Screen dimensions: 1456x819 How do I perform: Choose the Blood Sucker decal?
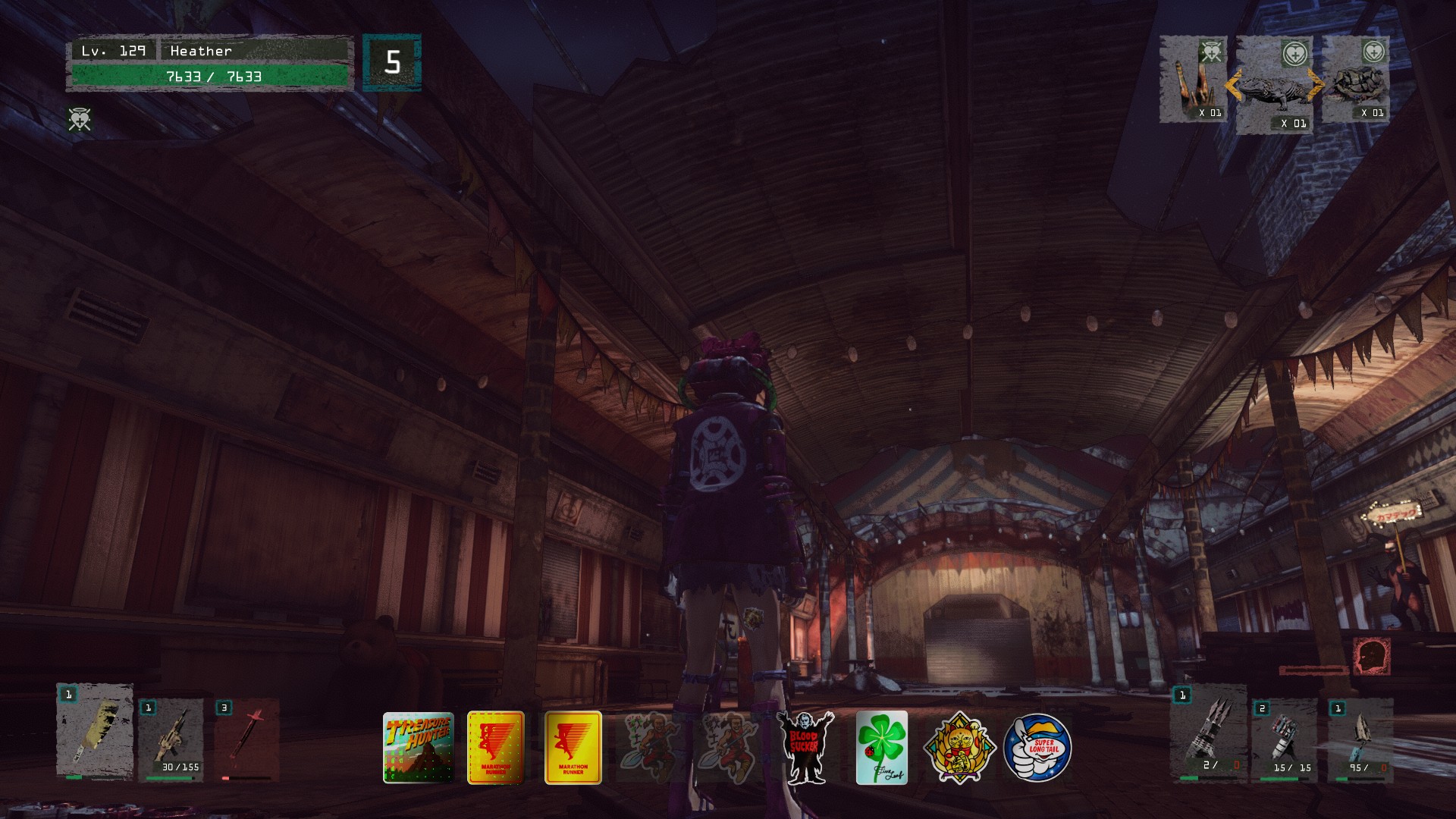[x=805, y=747]
